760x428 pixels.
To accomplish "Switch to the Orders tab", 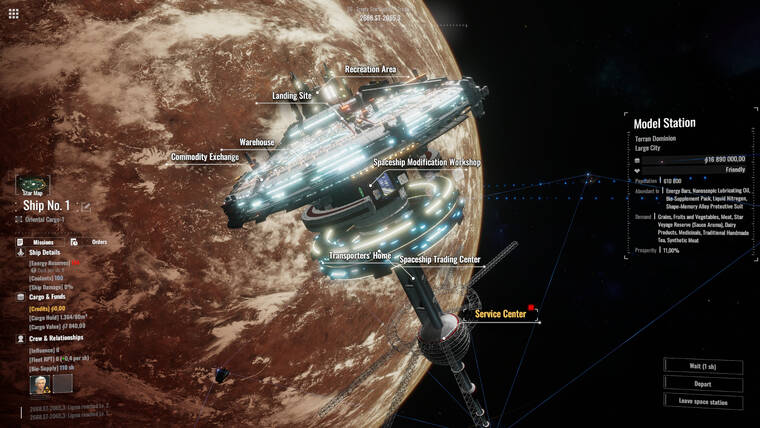I will 99,242.
